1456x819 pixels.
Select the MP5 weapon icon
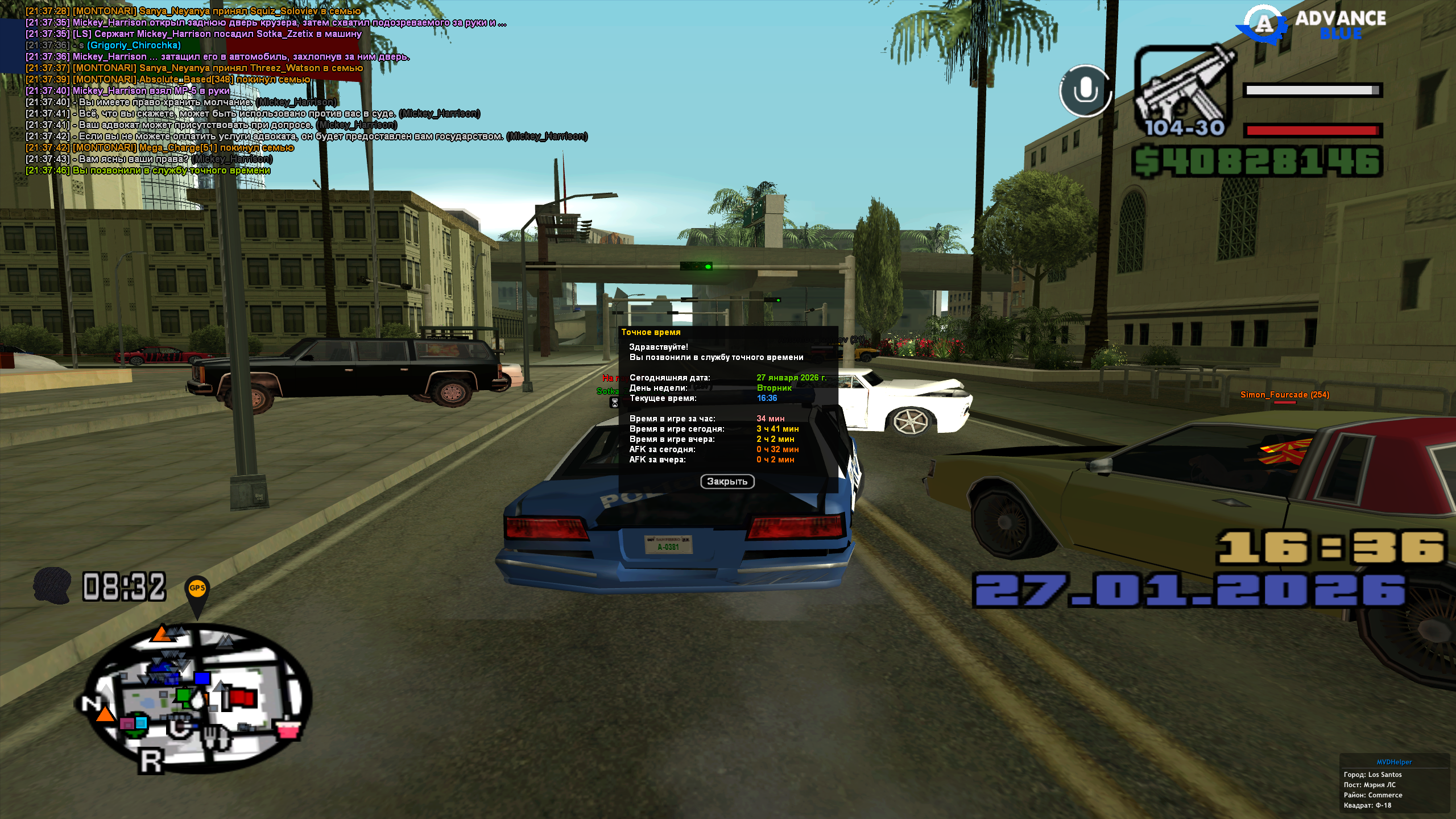click(x=1184, y=91)
